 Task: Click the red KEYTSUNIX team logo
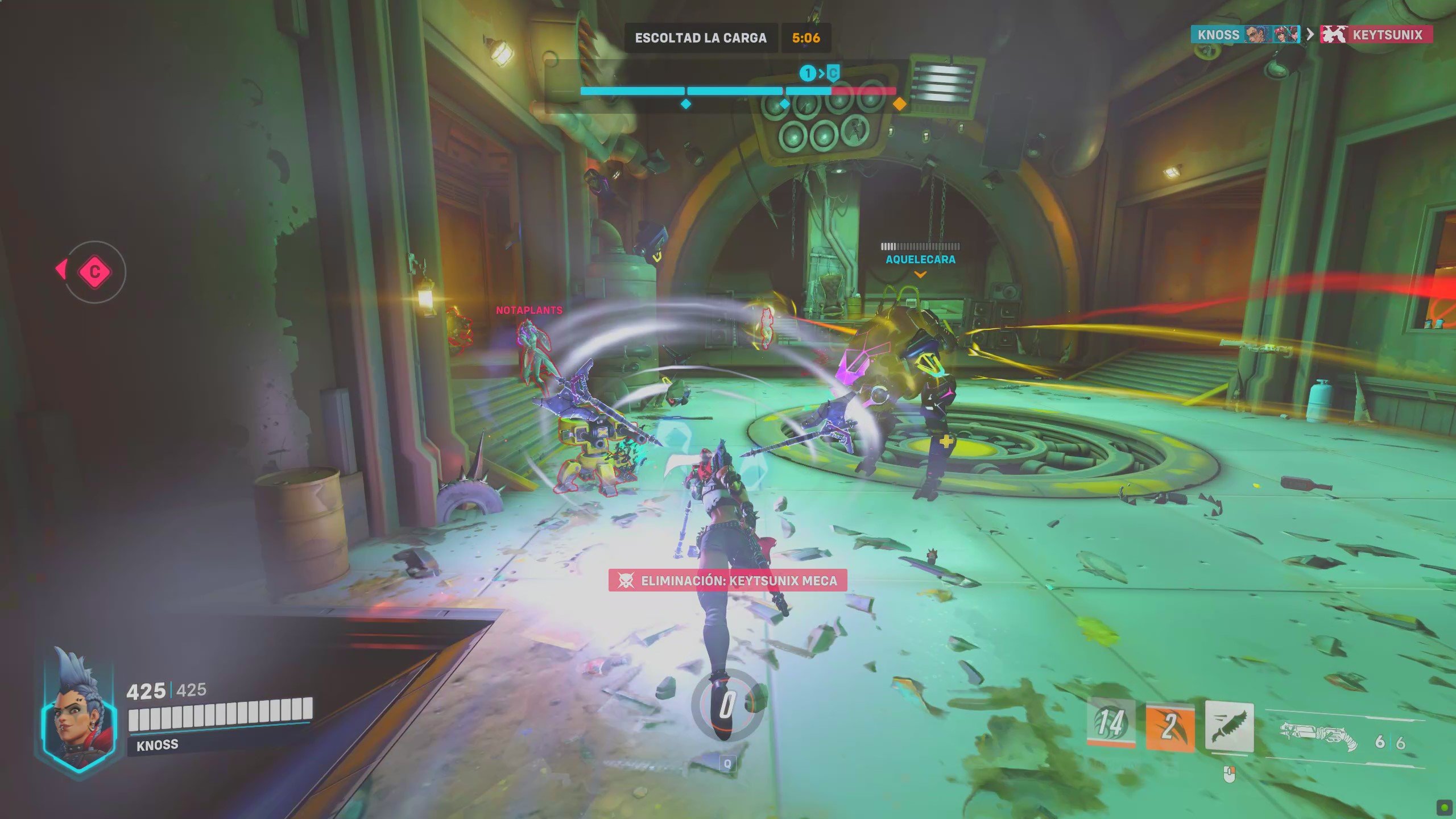[1335, 34]
